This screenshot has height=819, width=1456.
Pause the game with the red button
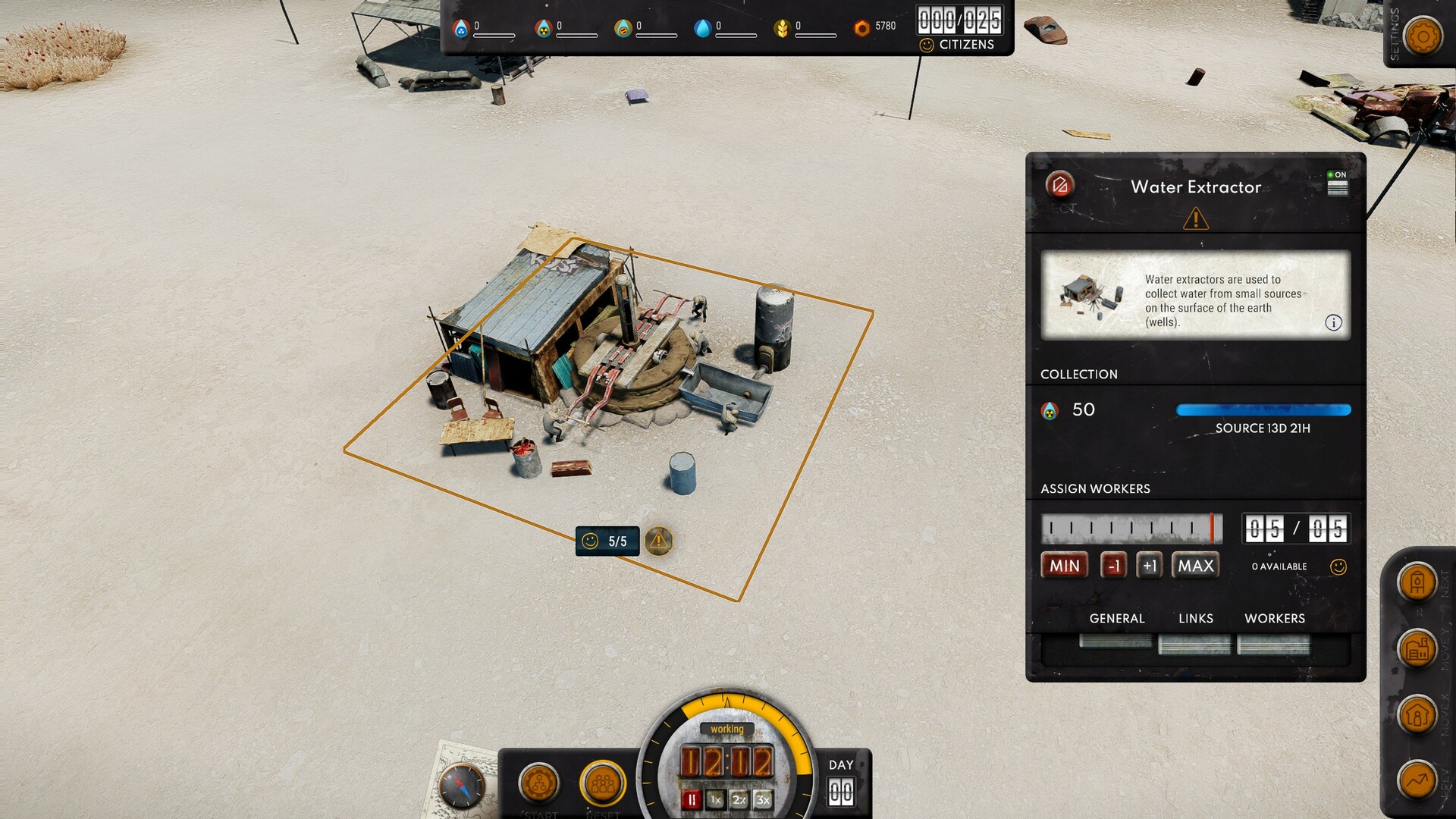tap(691, 799)
